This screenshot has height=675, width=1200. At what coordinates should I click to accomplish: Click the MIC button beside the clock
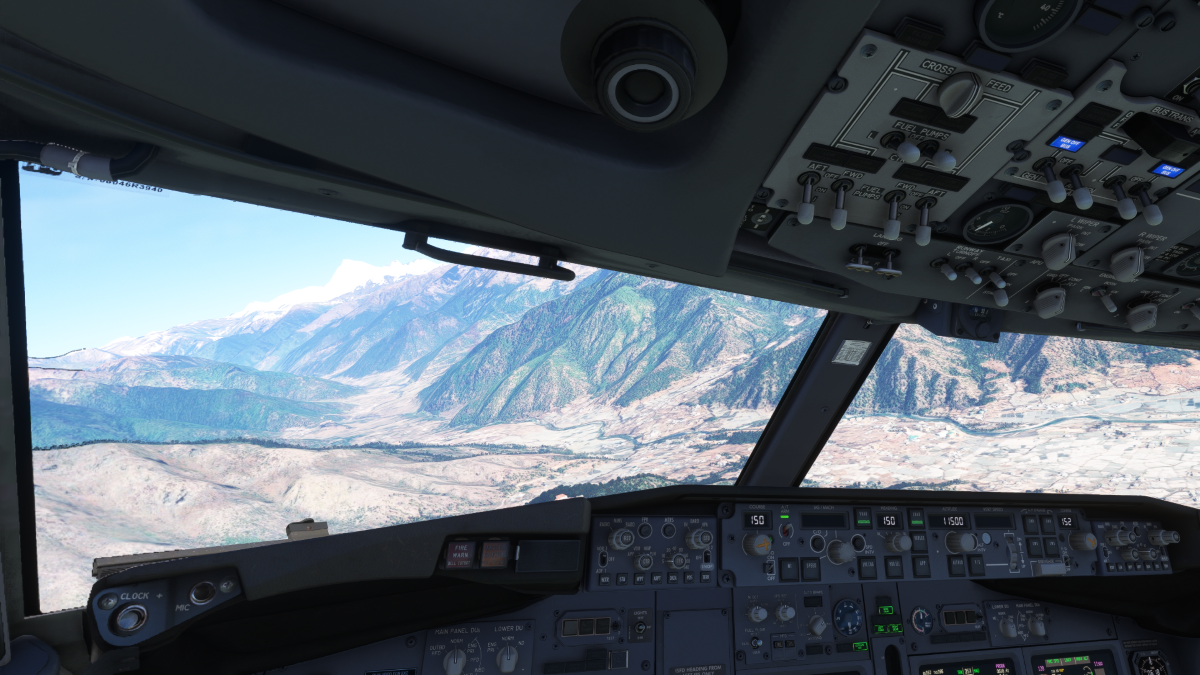[203, 592]
